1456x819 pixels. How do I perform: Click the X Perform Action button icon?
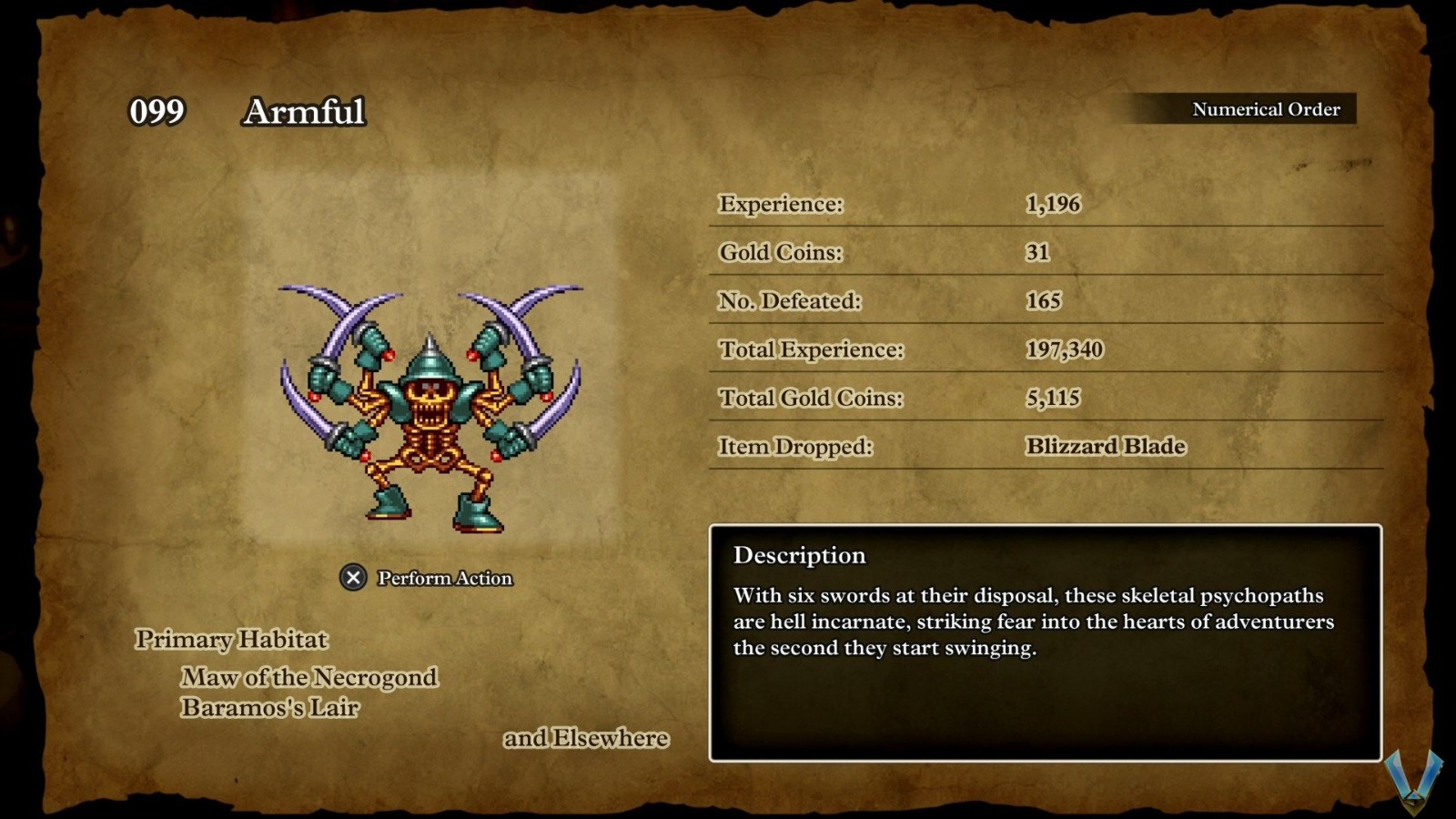[x=350, y=576]
